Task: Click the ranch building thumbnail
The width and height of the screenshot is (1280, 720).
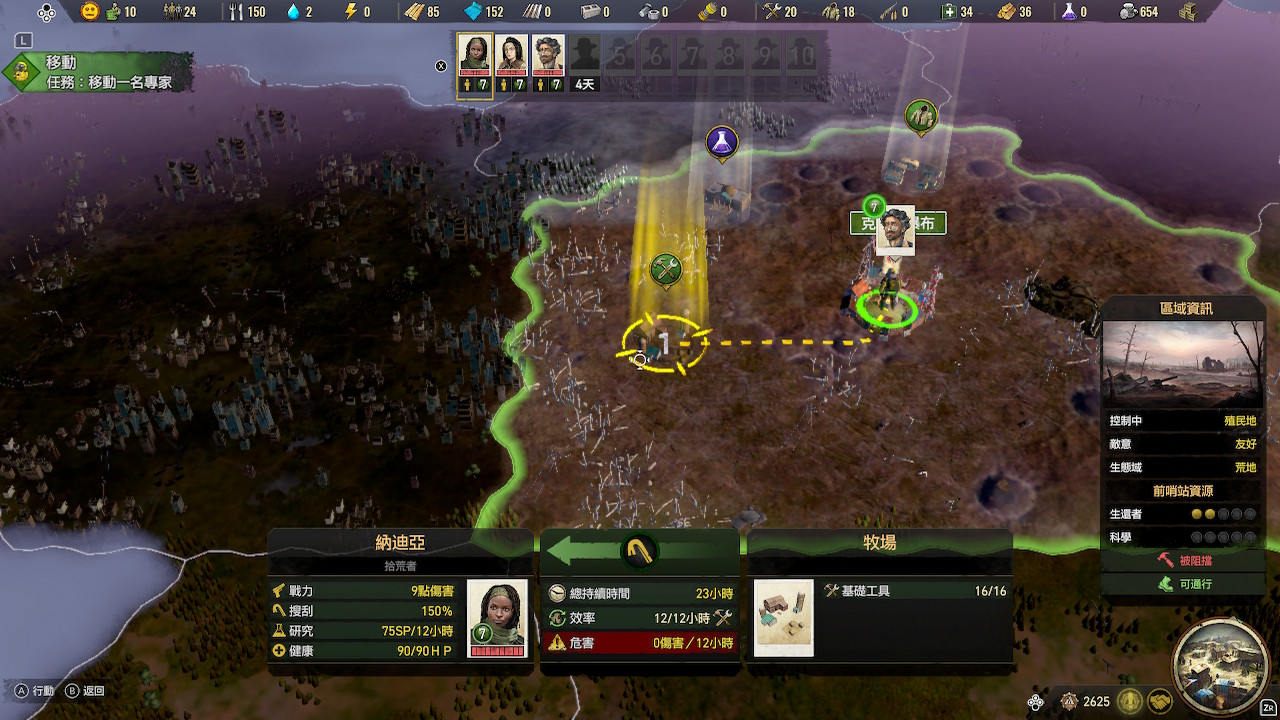Action: click(x=783, y=618)
